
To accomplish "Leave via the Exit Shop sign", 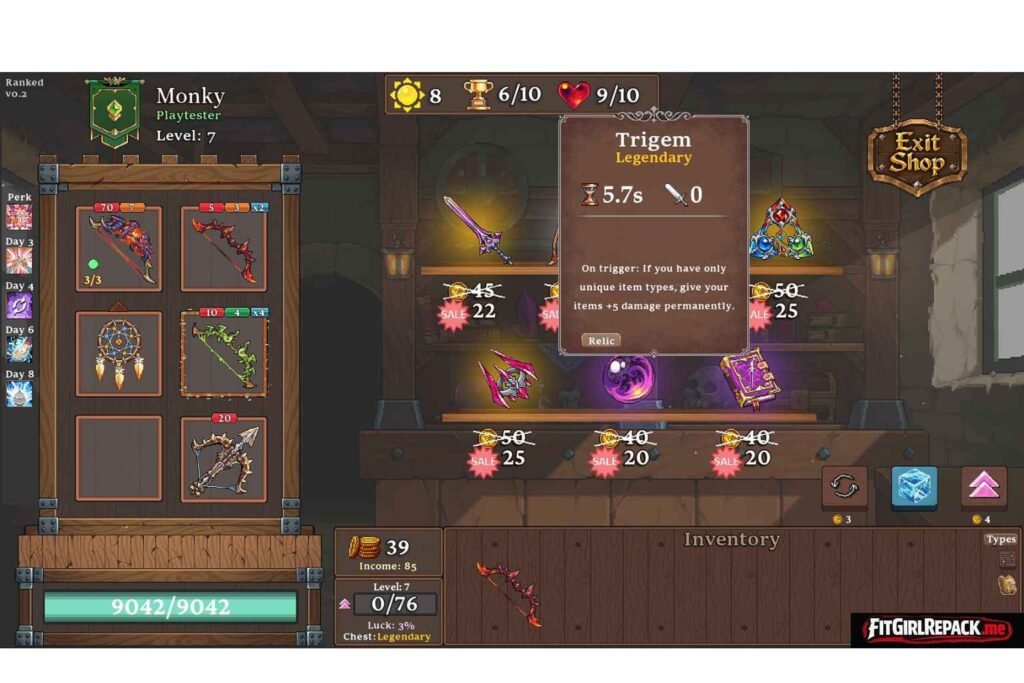I will tap(916, 152).
